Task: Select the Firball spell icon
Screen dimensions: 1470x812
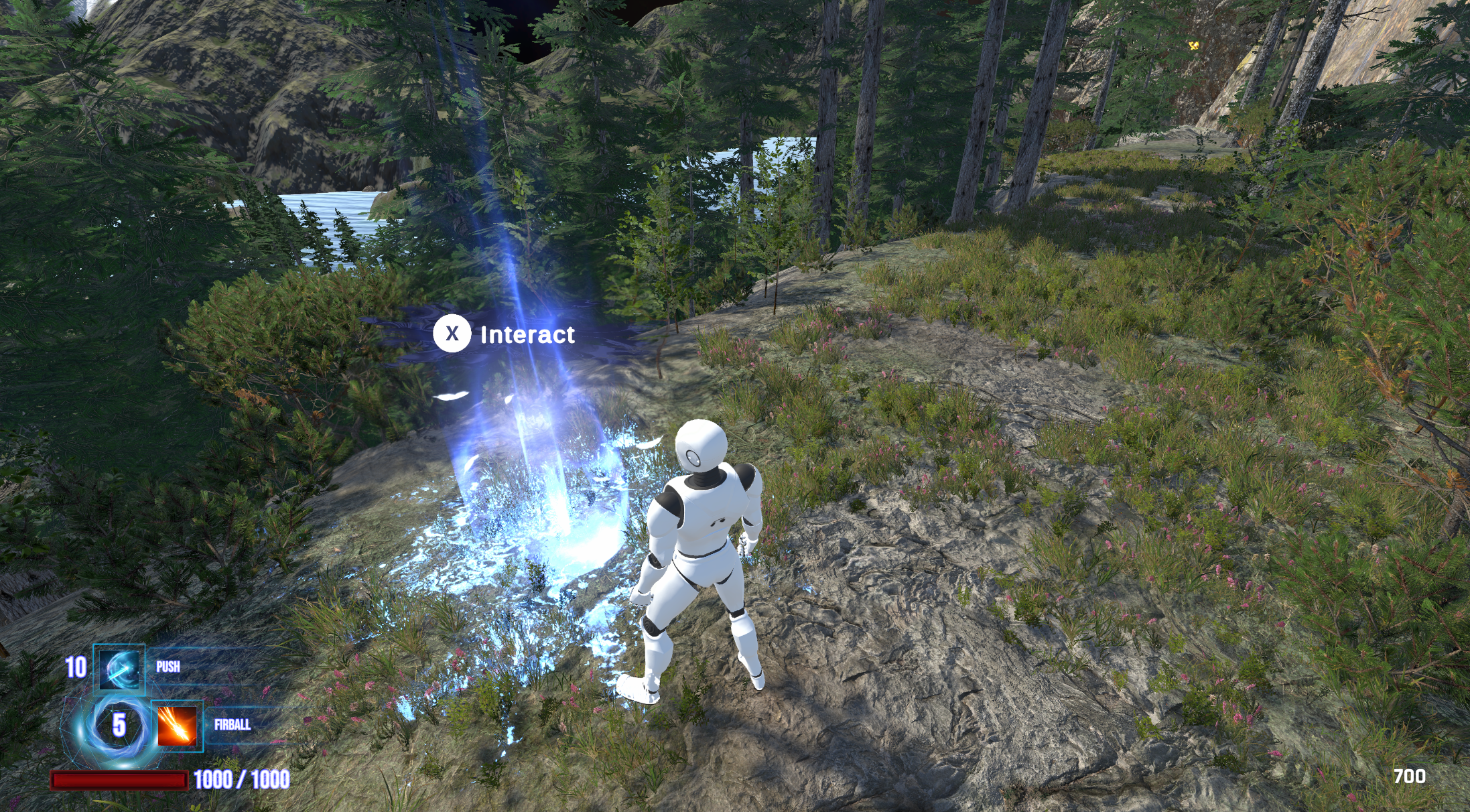Action: (178, 726)
